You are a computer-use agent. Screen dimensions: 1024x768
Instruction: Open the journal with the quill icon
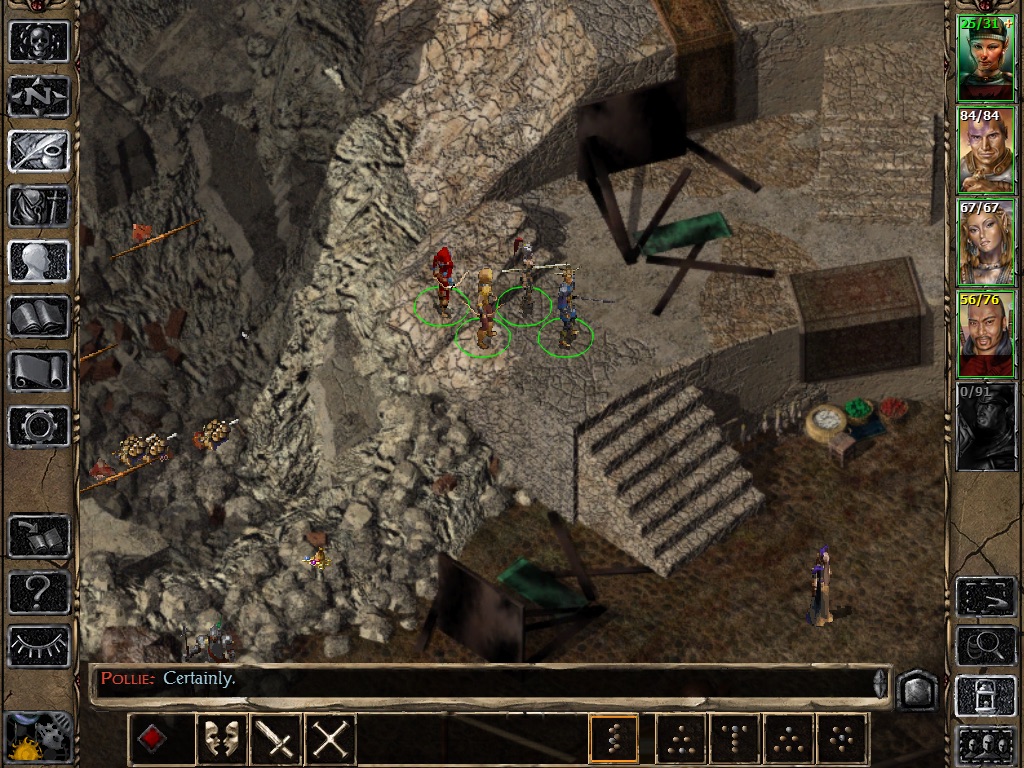(39, 152)
